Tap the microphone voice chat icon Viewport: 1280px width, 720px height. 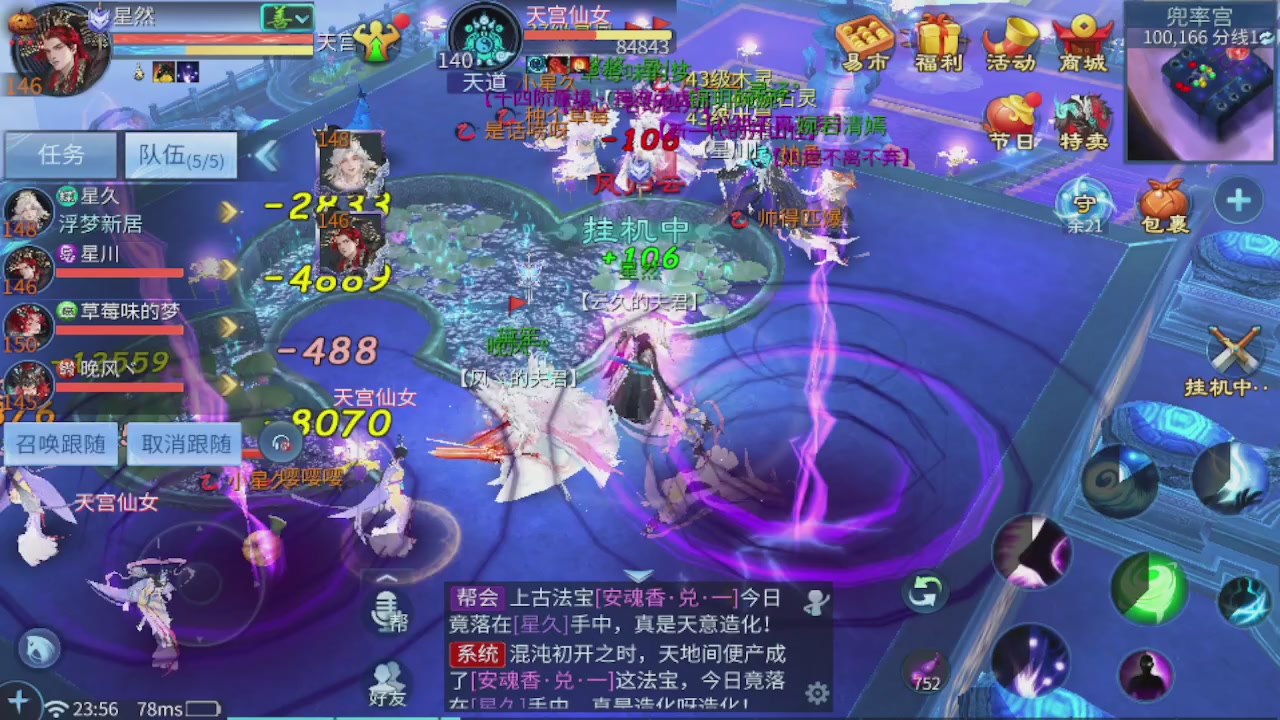[x=388, y=611]
